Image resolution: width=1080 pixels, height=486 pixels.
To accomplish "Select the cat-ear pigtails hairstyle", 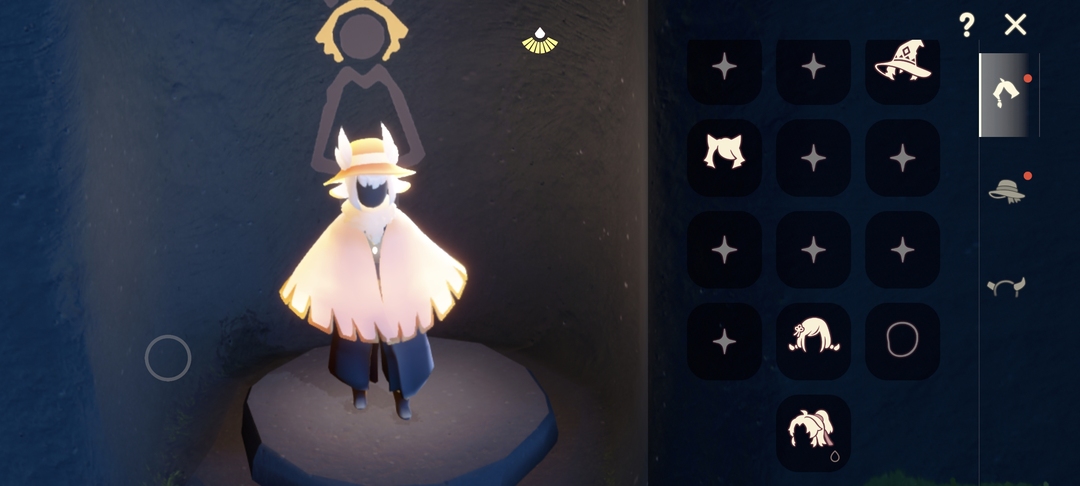I will point(724,155).
